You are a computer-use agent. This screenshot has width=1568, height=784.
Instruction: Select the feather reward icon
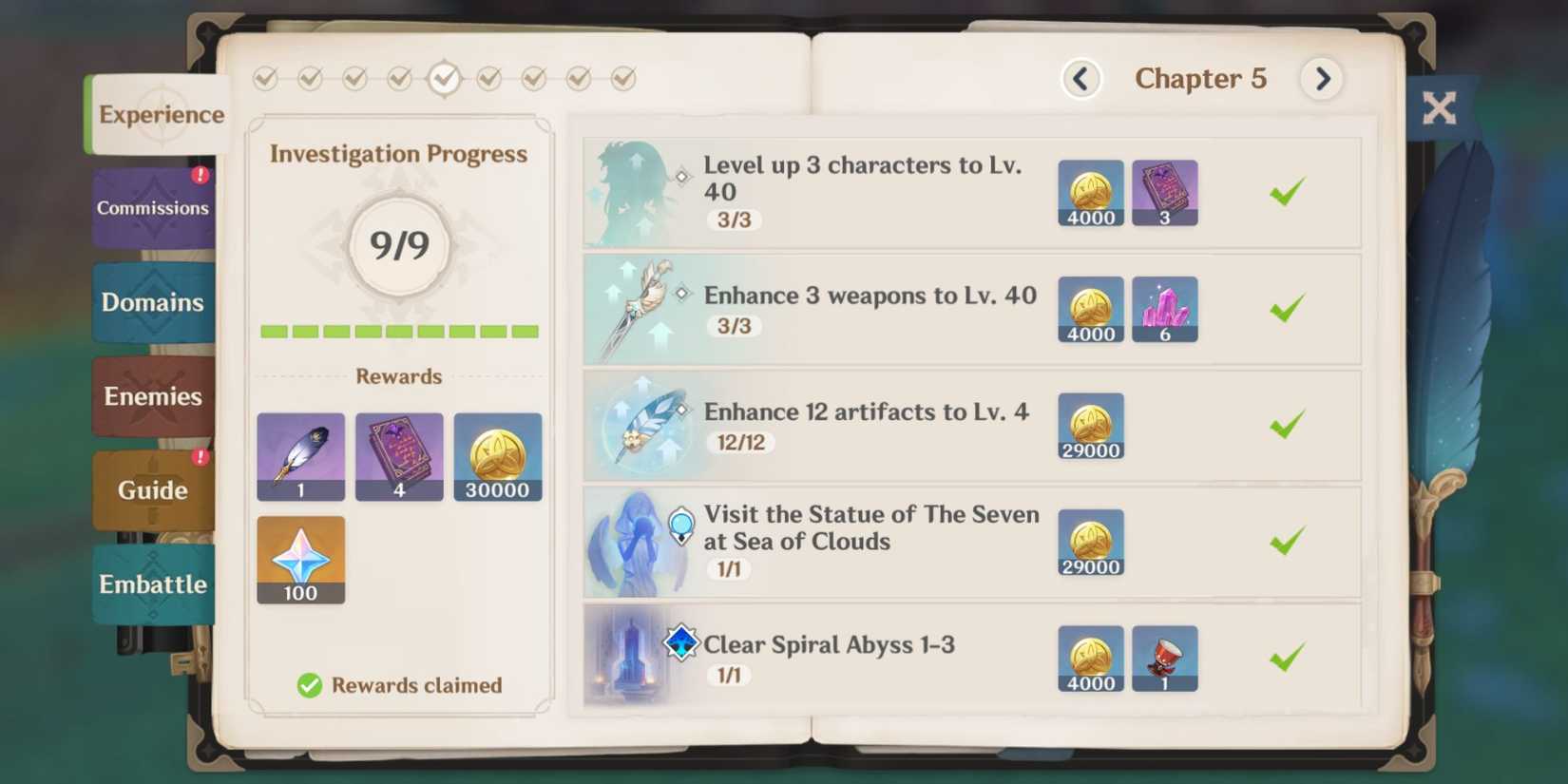(x=300, y=457)
